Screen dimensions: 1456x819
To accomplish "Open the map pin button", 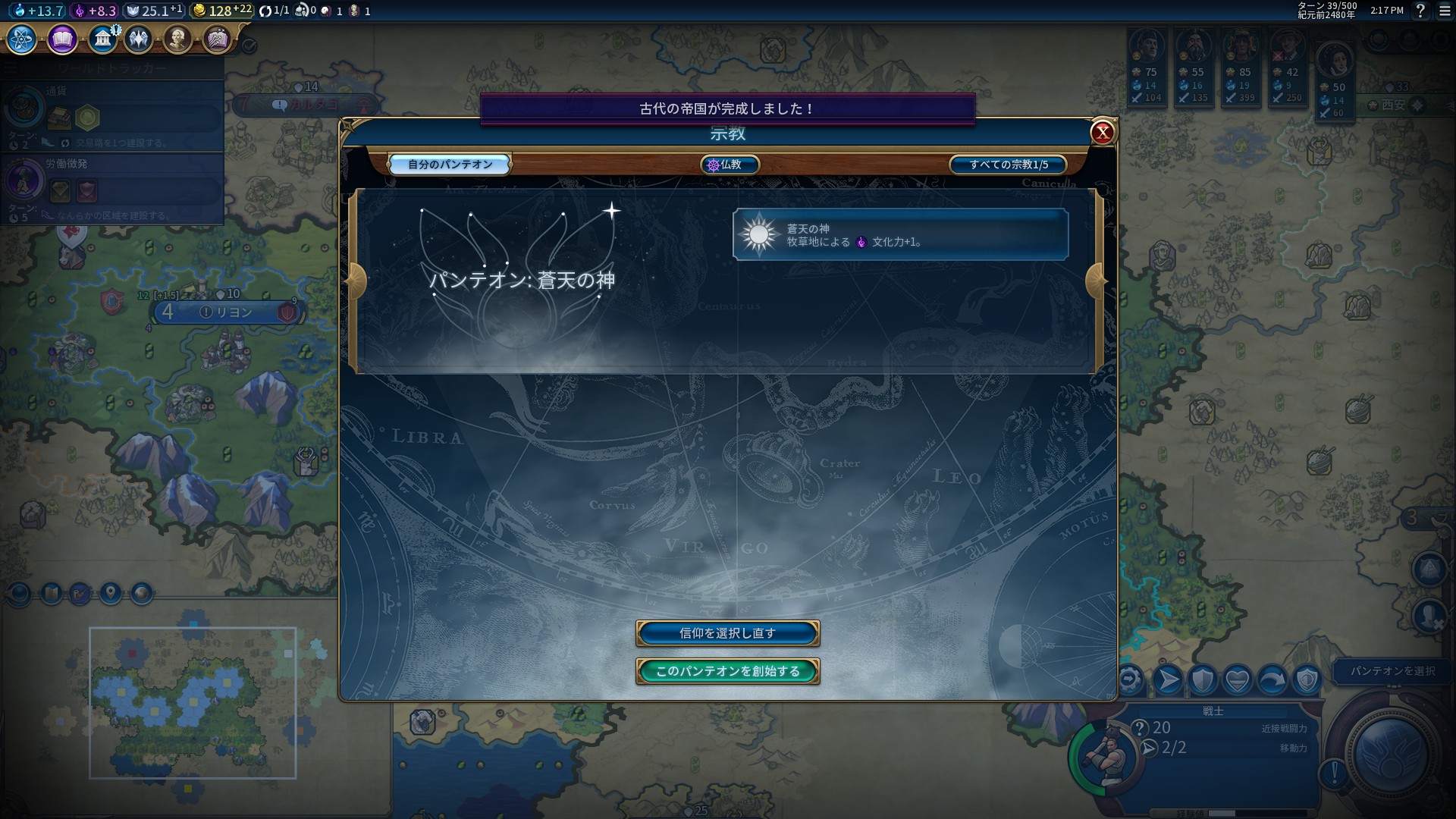I will coord(111,593).
